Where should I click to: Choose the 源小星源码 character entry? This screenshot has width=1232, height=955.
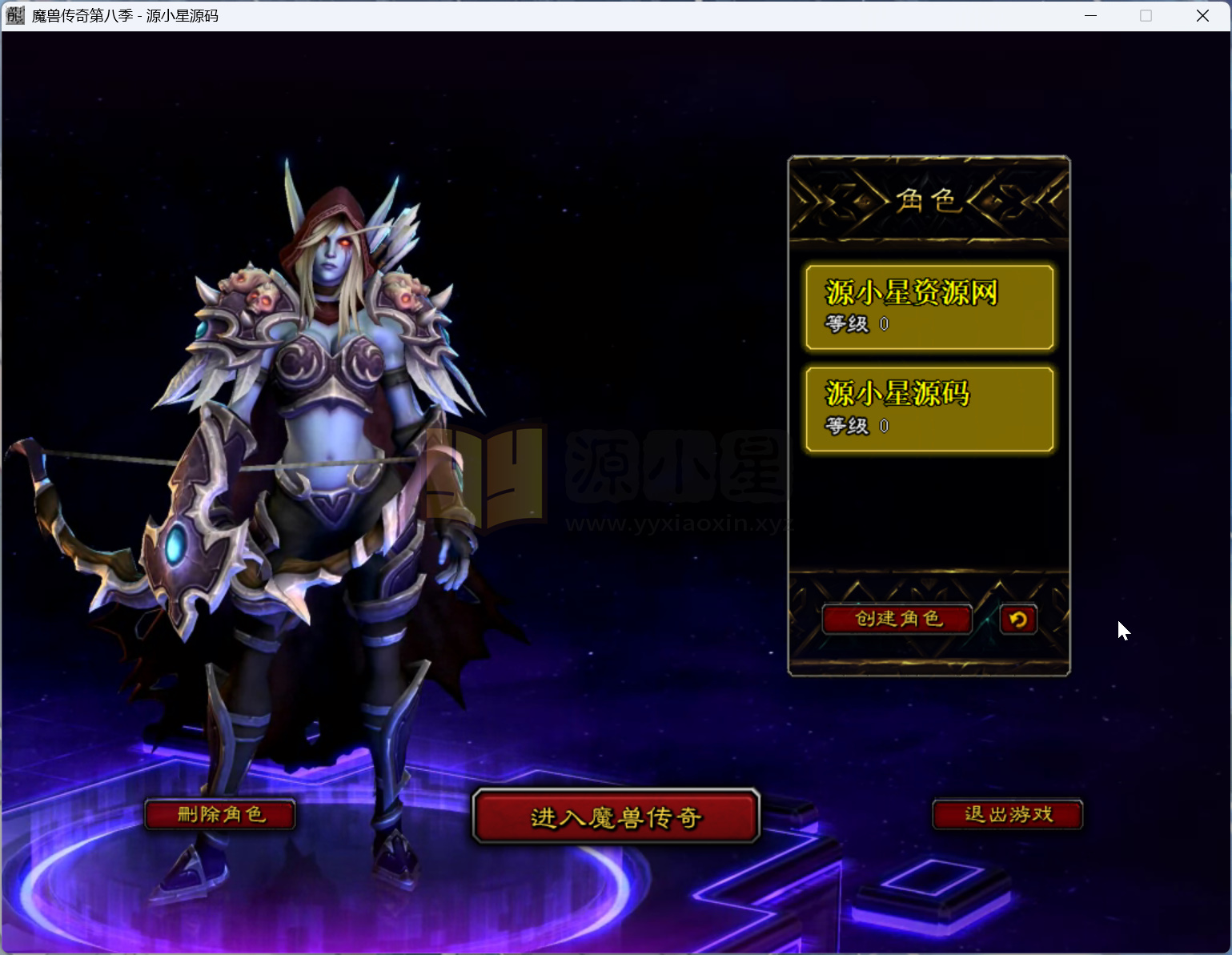pyautogui.click(x=929, y=409)
